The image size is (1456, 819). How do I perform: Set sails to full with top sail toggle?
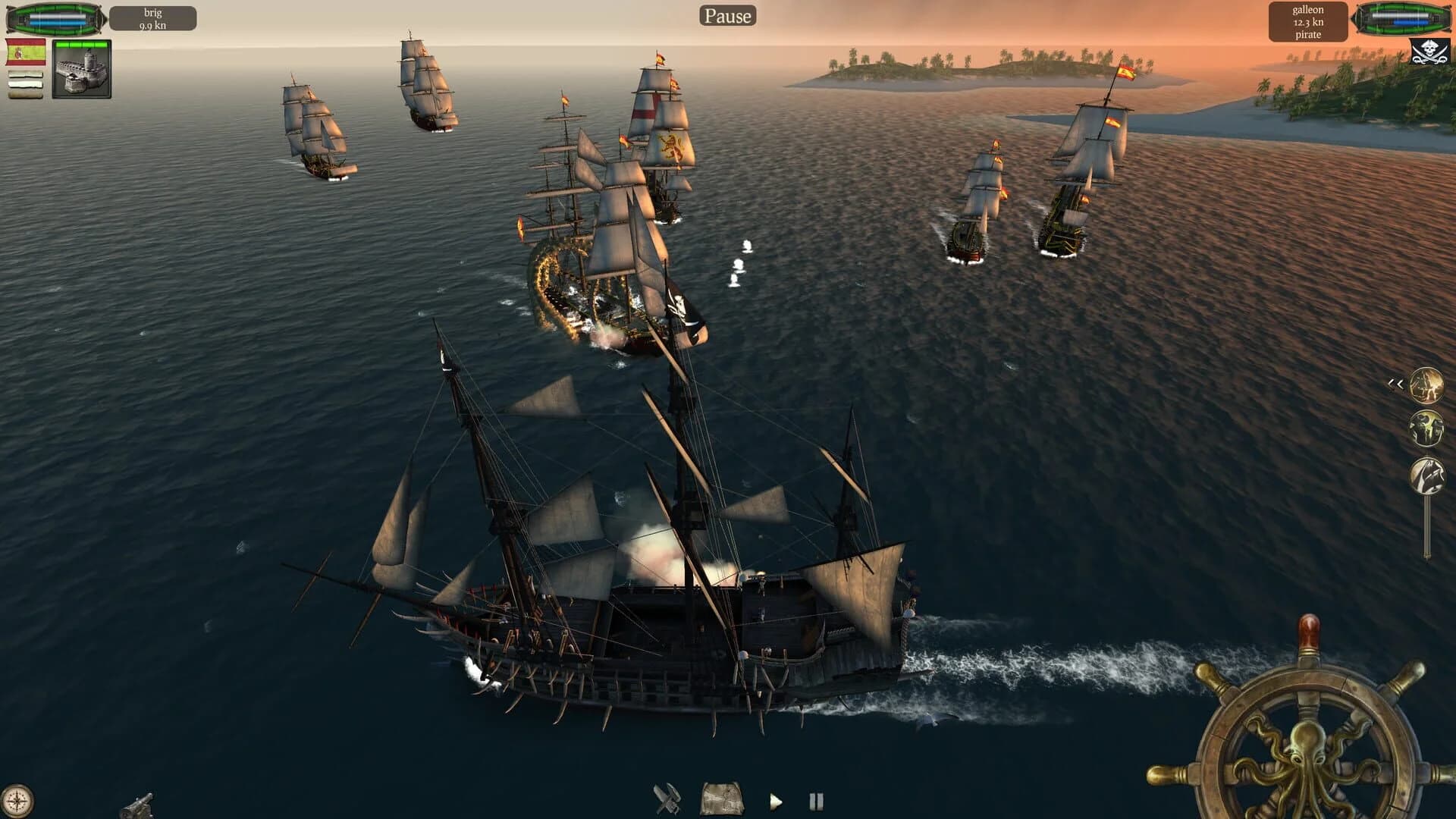click(25, 74)
